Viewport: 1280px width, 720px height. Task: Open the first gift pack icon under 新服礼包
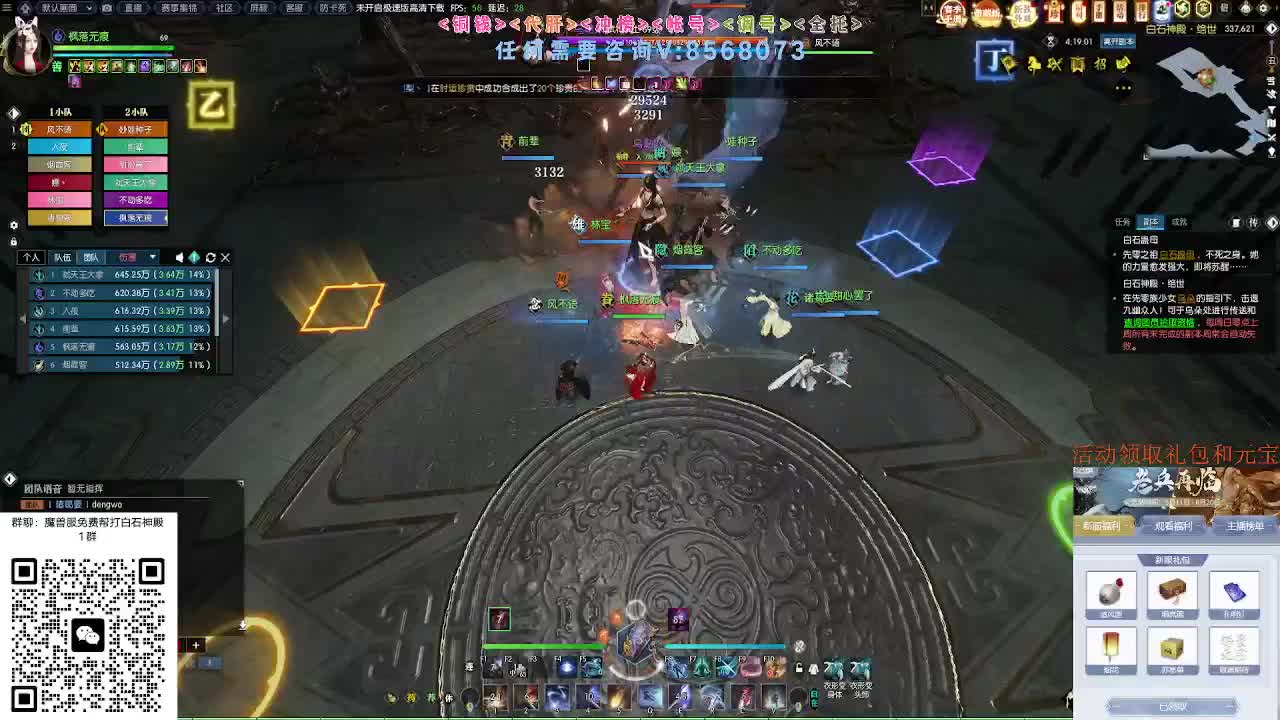click(1110, 593)
